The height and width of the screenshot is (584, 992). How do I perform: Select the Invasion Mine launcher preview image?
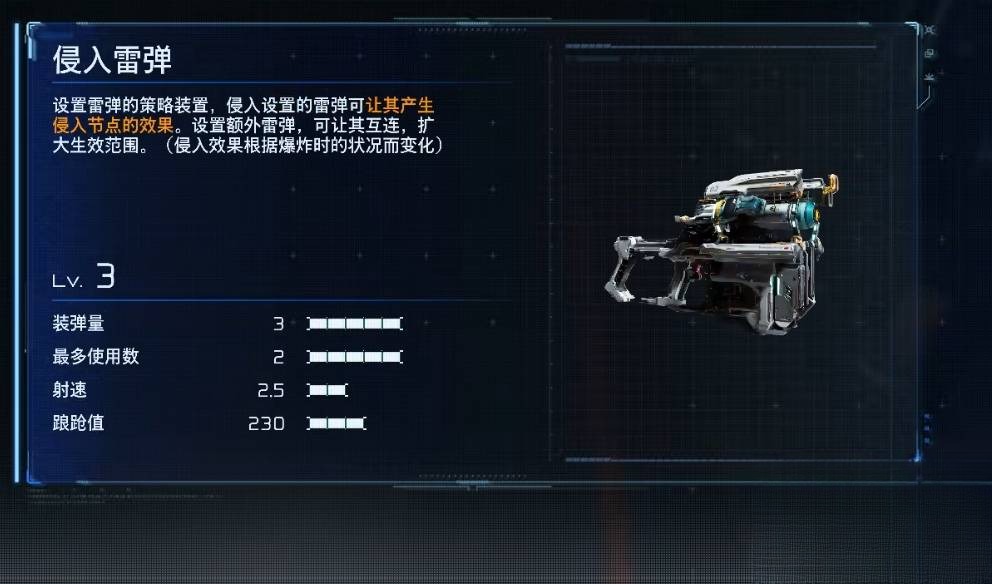click(721, 254)
